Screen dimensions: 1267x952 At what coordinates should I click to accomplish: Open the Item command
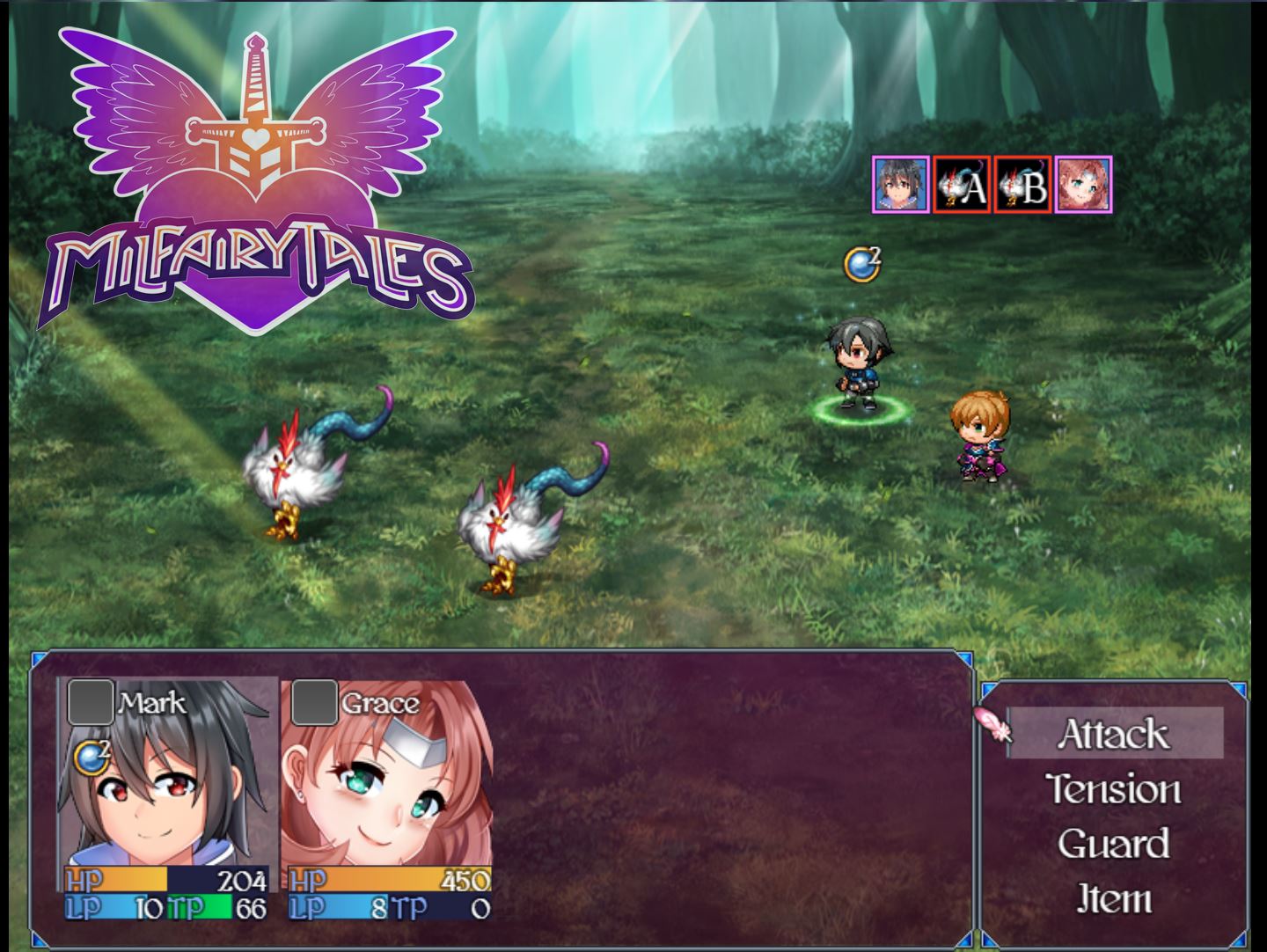tap(1114, 898)
